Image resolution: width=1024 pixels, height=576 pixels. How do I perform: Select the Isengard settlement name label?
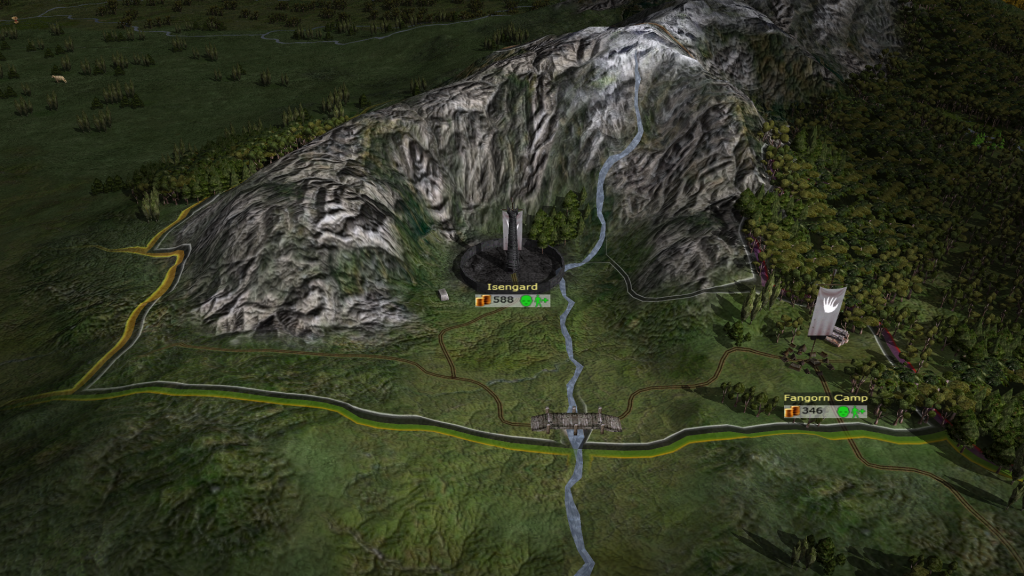(507, 287)
